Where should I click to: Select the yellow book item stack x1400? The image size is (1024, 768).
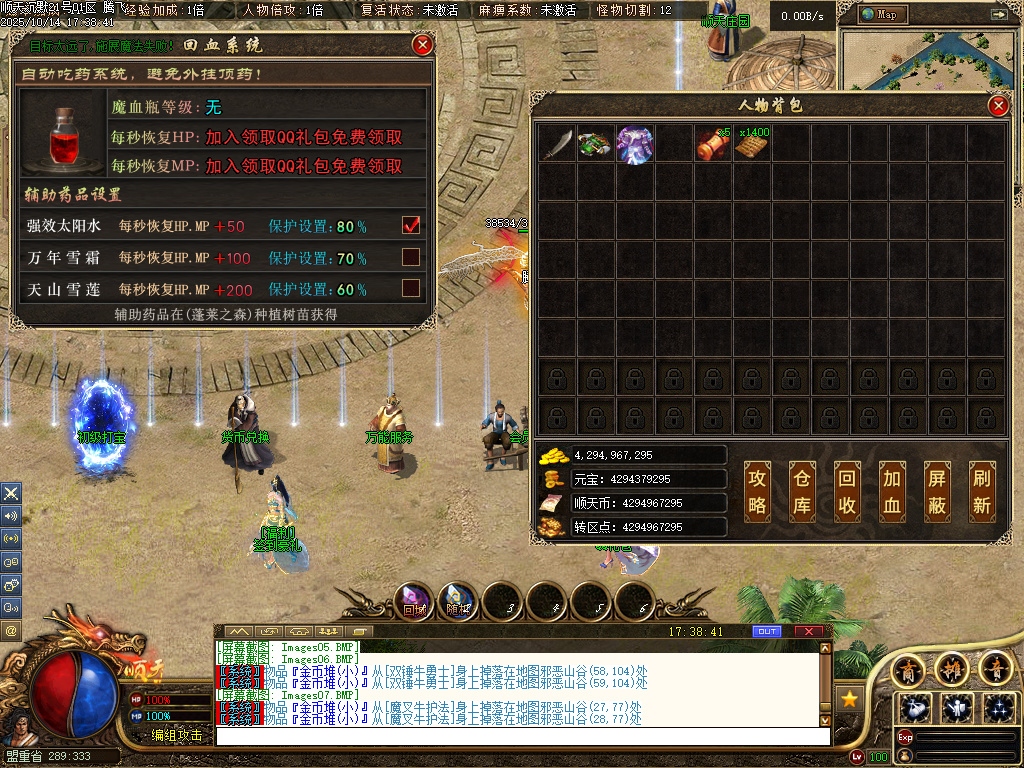pyautogui.click(x=752, y=143)
